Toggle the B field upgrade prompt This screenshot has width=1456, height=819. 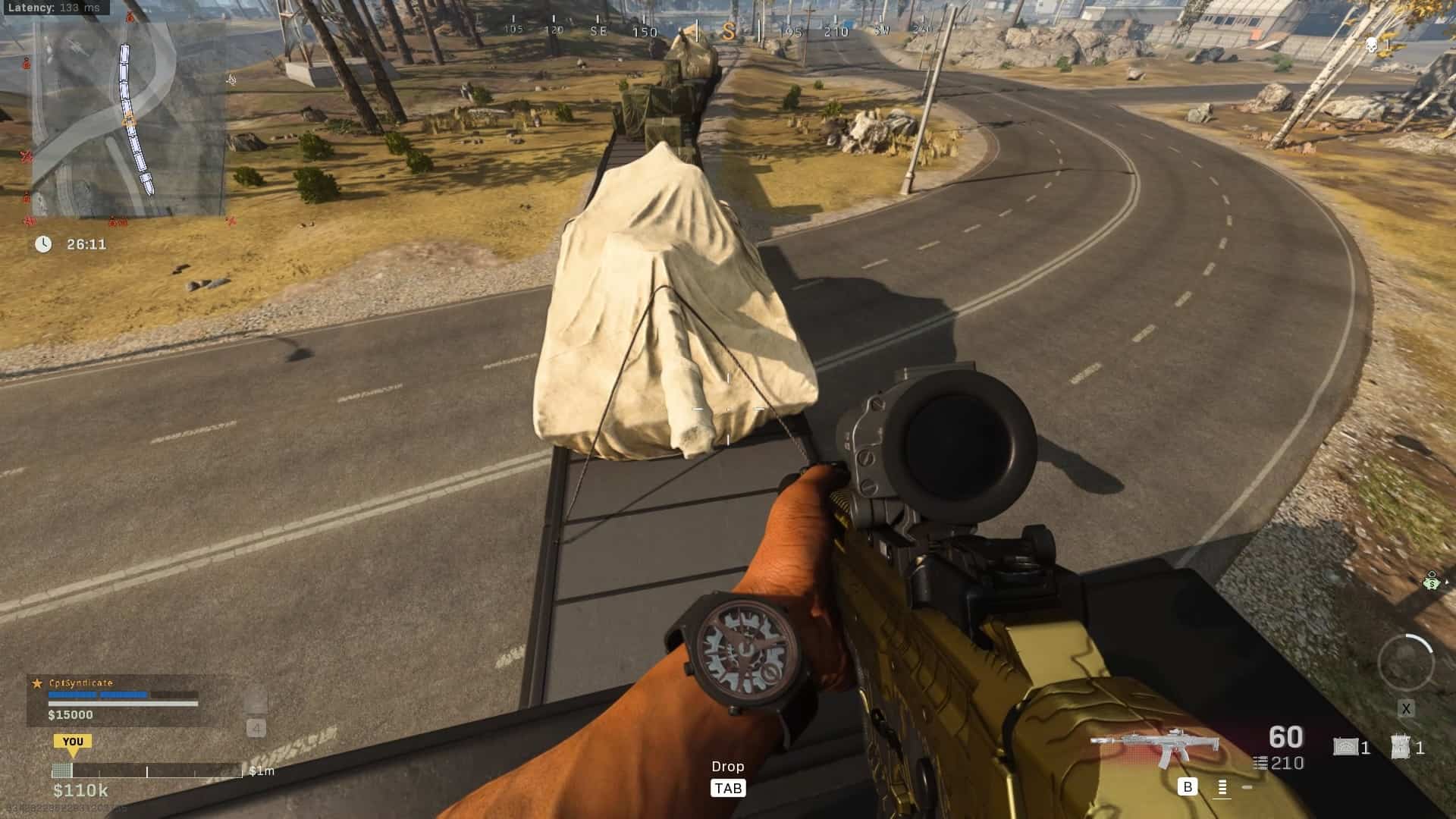click(x=1188, y=786)
